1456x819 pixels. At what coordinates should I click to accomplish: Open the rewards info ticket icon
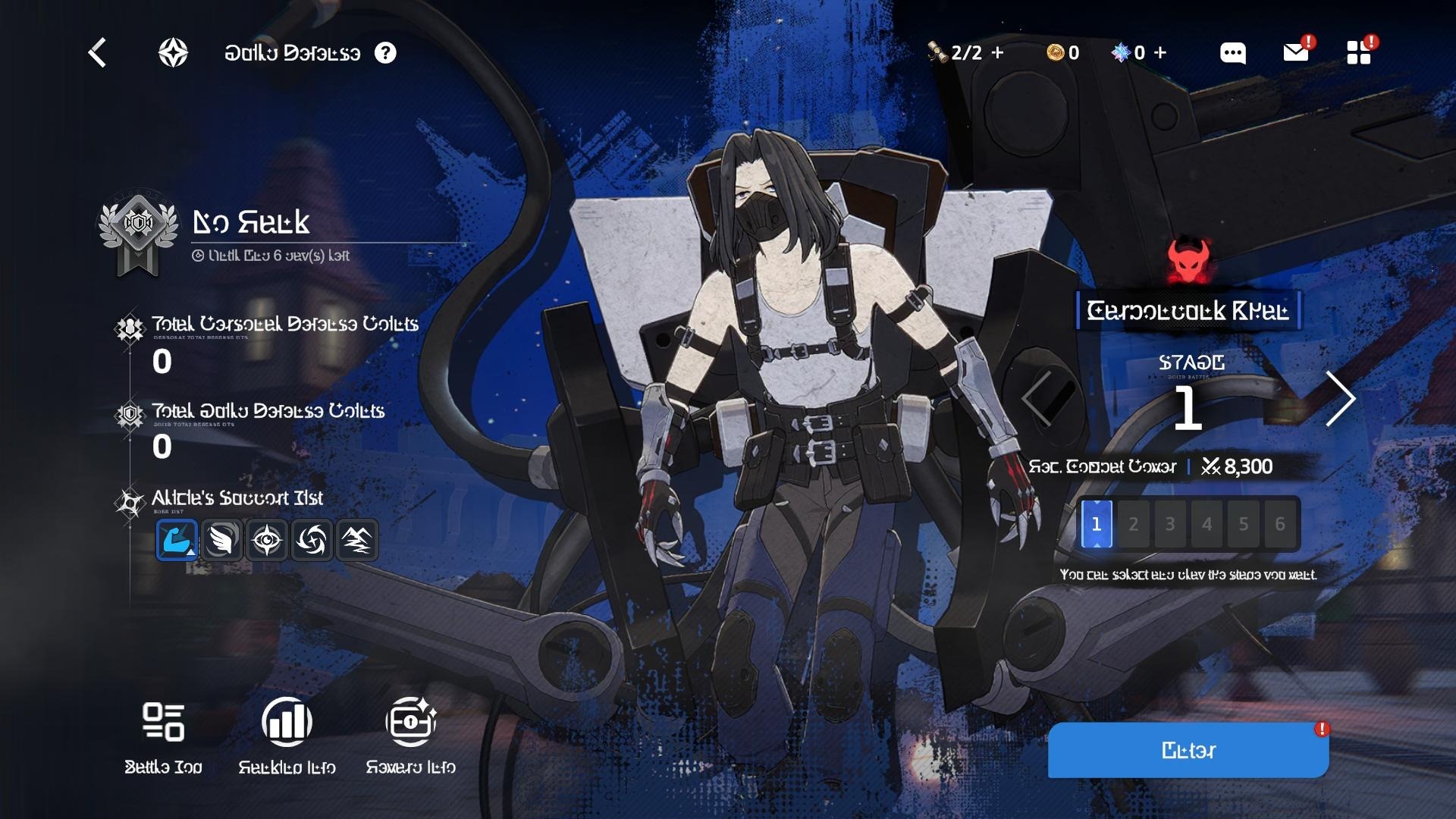[x=410, y=722]
